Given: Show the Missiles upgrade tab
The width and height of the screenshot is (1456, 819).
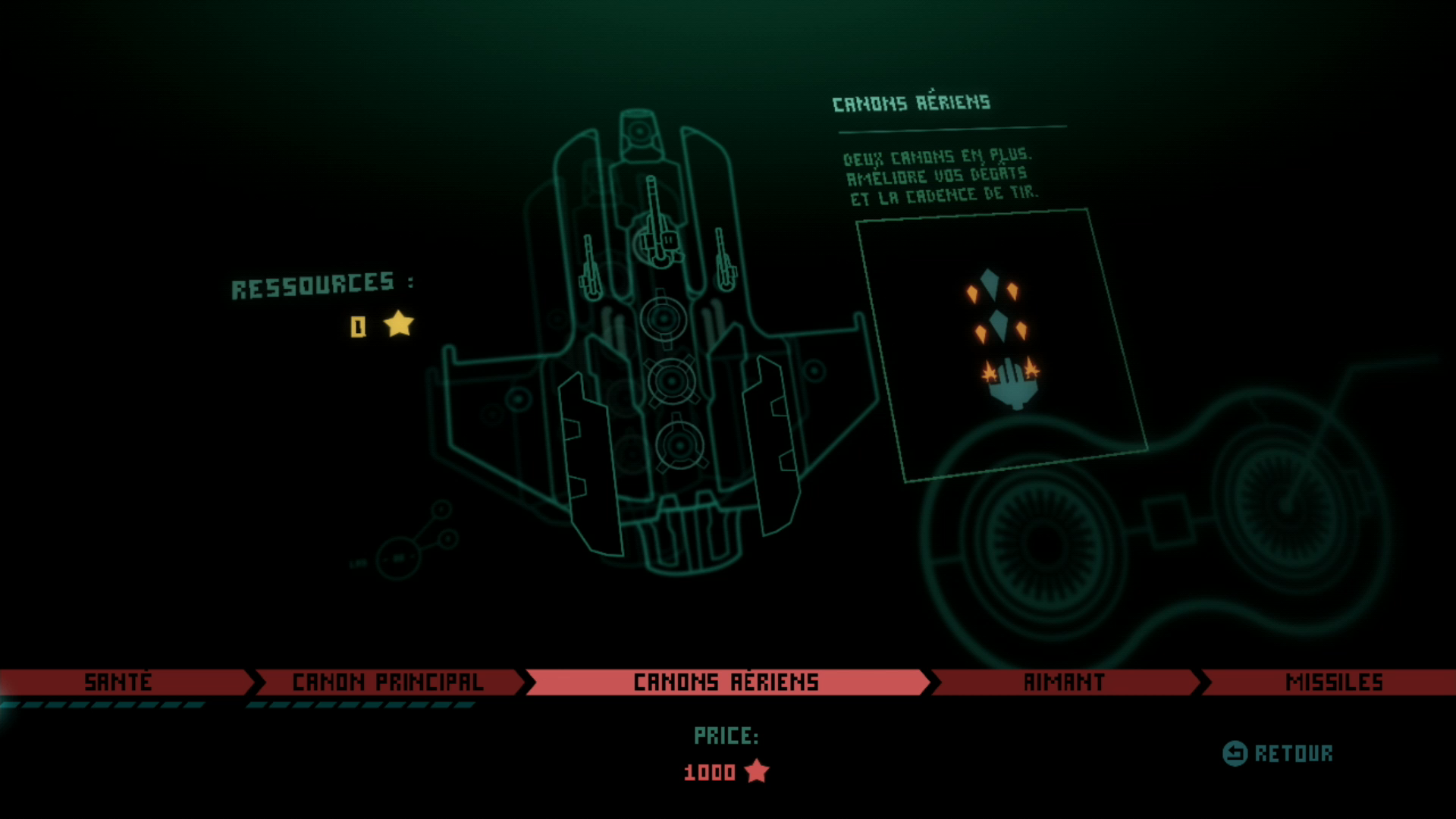Looking at the screenshot, I should pos(1333,682).
